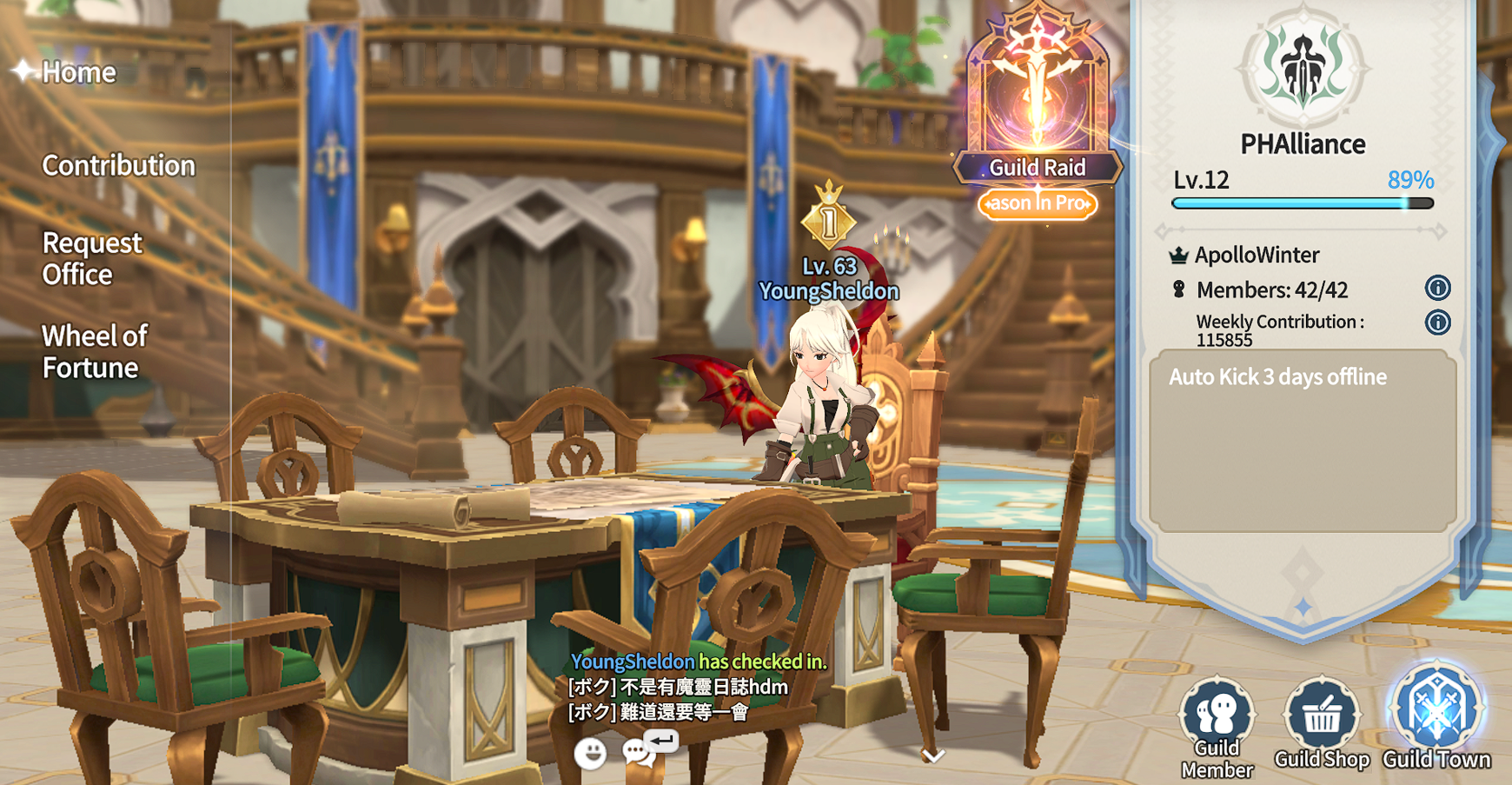Visit the Guild Shop
The image size is (1512, 785).
coord(1322,724)
